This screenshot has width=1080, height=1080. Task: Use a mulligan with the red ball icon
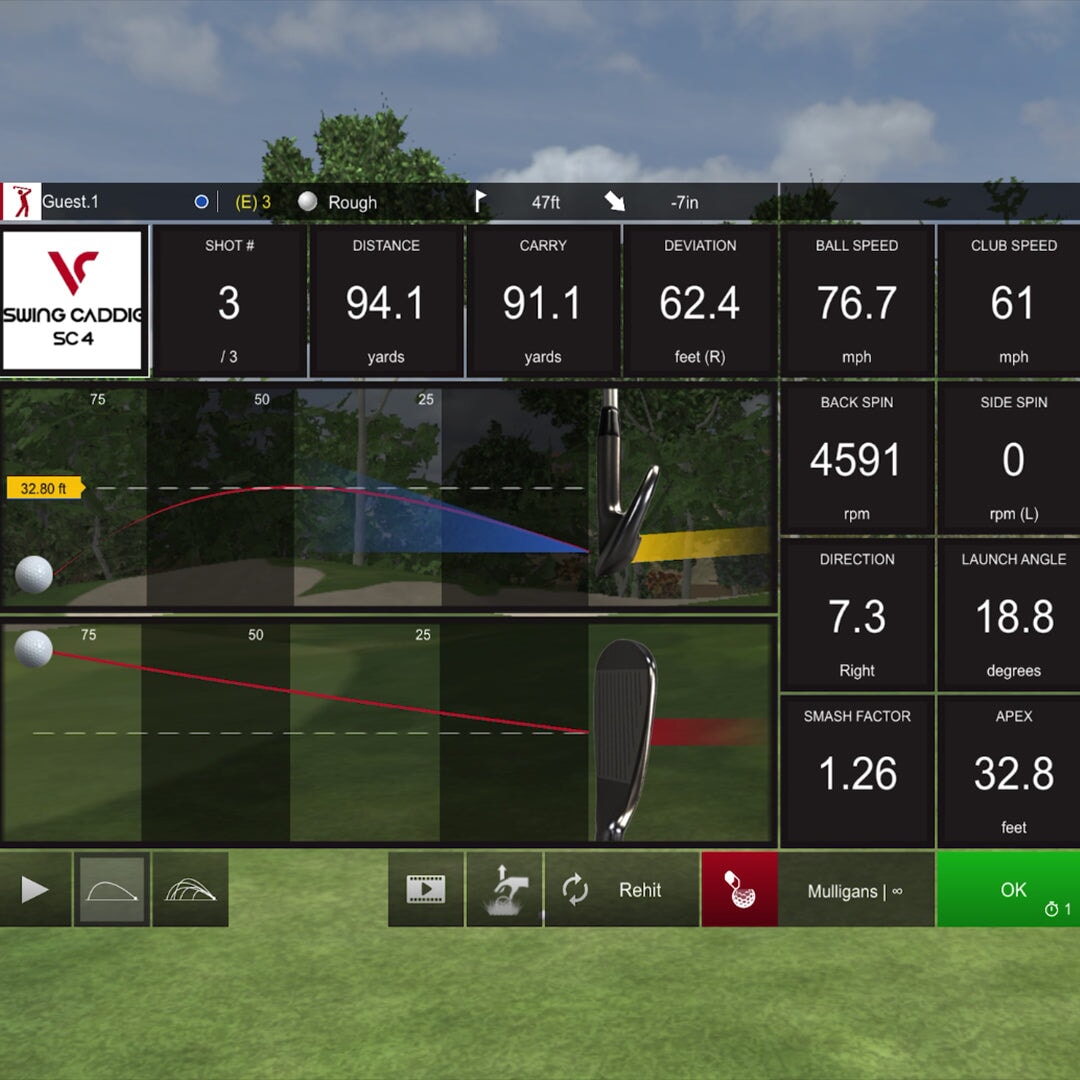tap(740, 889)
